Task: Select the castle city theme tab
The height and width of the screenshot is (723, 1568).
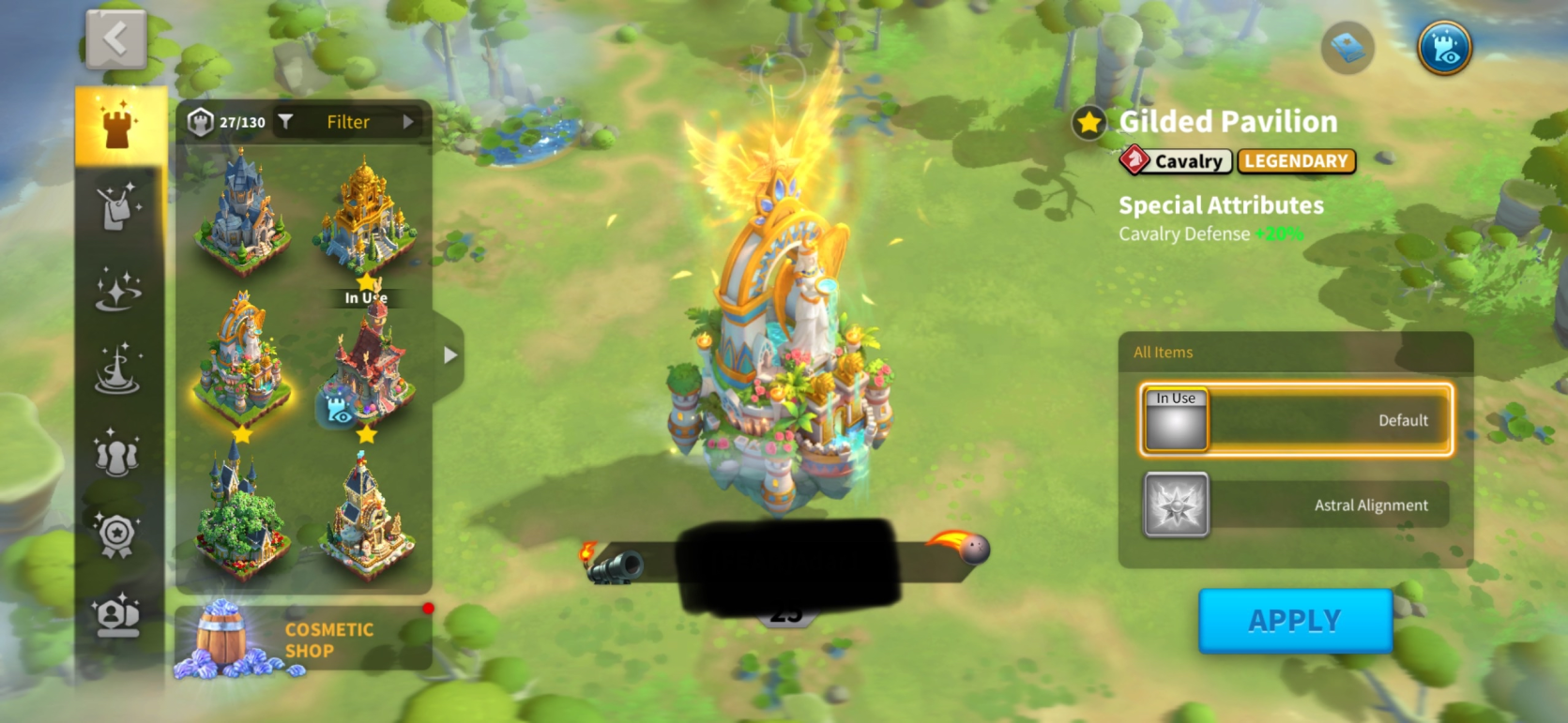Action: (x=119, y=127)
